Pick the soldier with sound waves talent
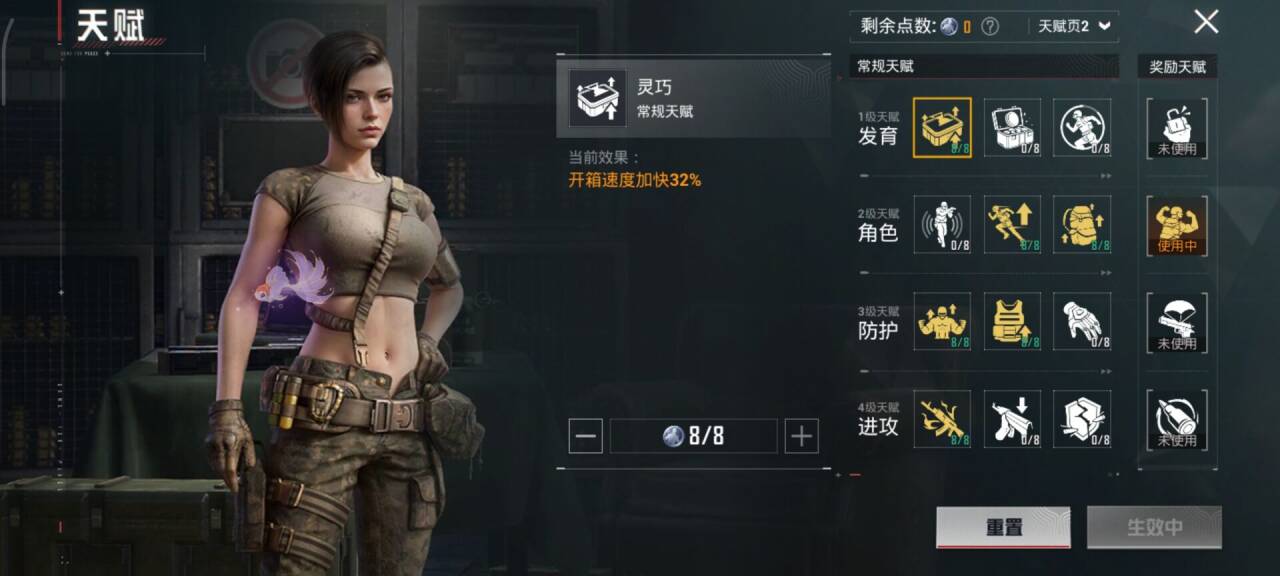The height and width of the screenshot is (576, 1280). 941,224
